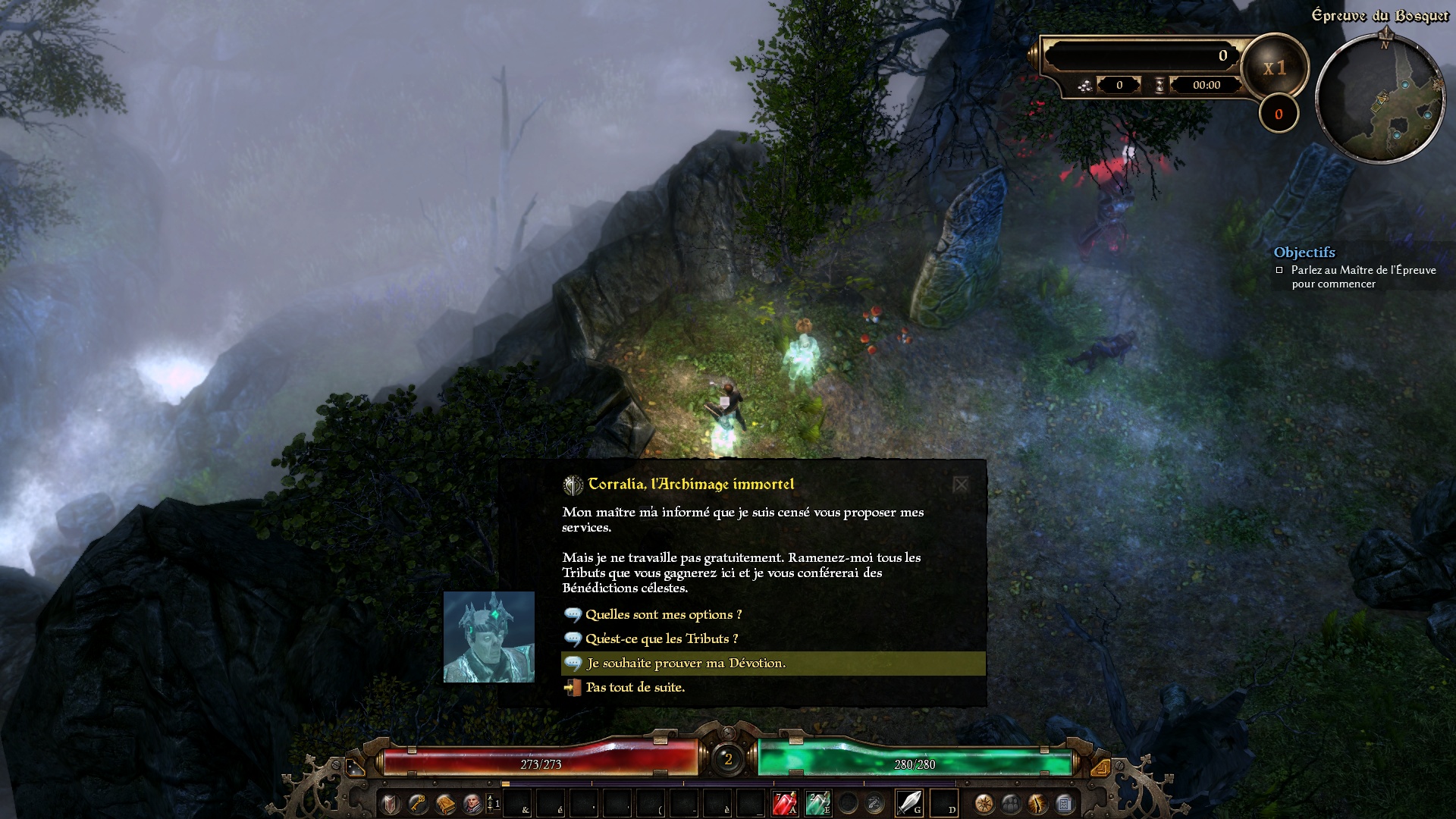Activate the sword attack skill slot

tap(908, 802)
